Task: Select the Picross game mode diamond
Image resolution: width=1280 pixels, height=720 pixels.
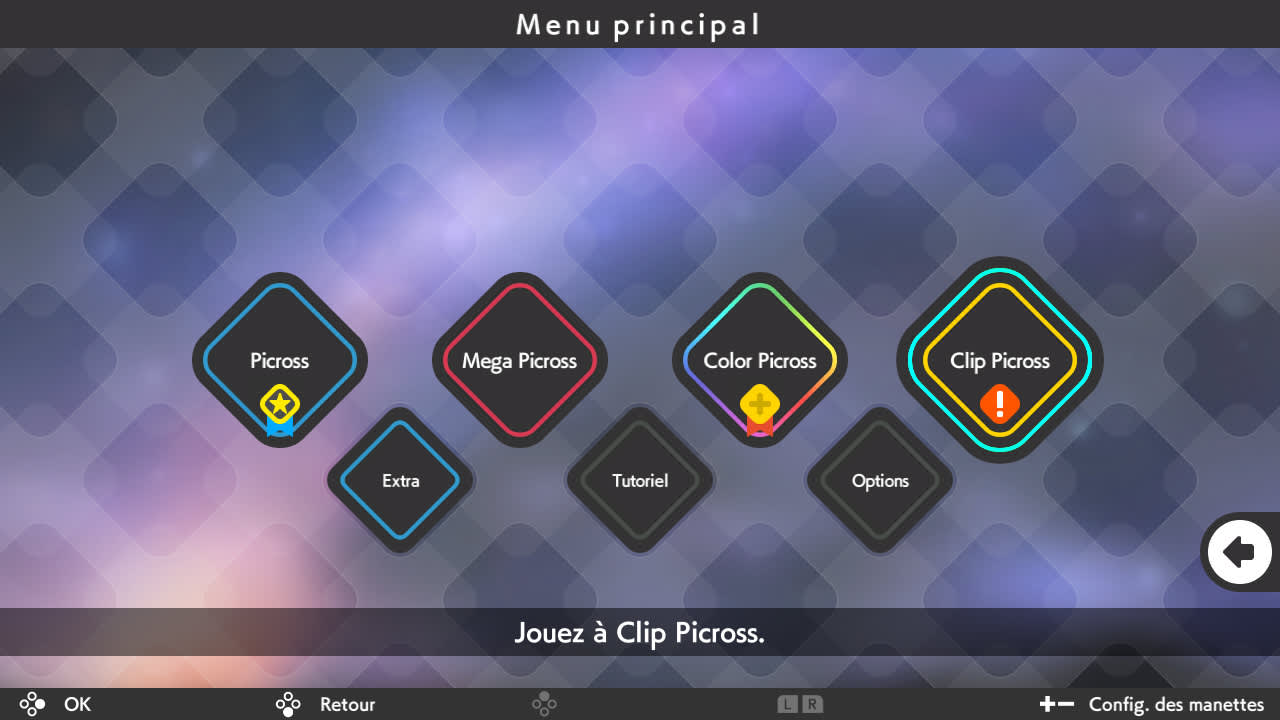Action: tap(279, 361)
